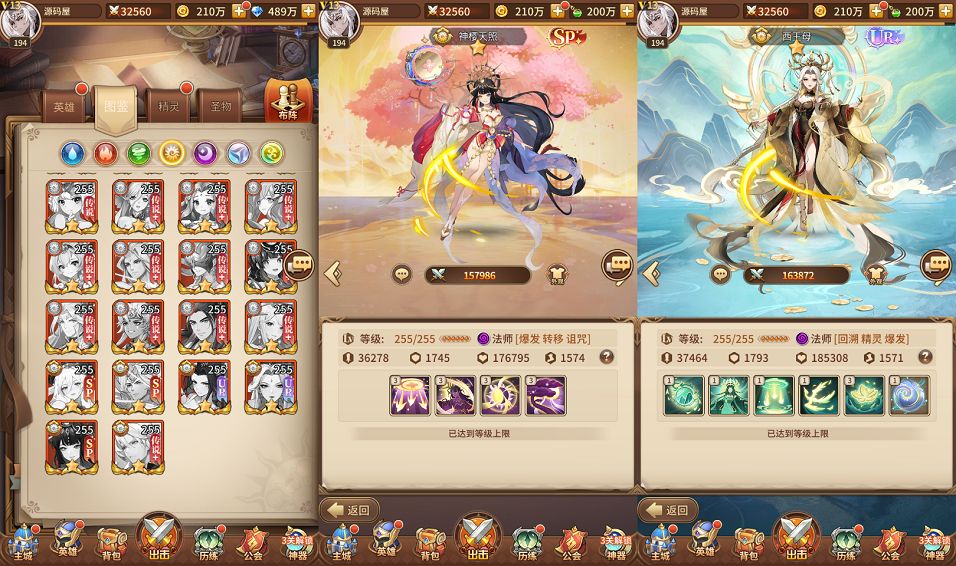Switch to the 精灵 tab
The height and width of the screenshot is (566, 956).
[167, 106]
